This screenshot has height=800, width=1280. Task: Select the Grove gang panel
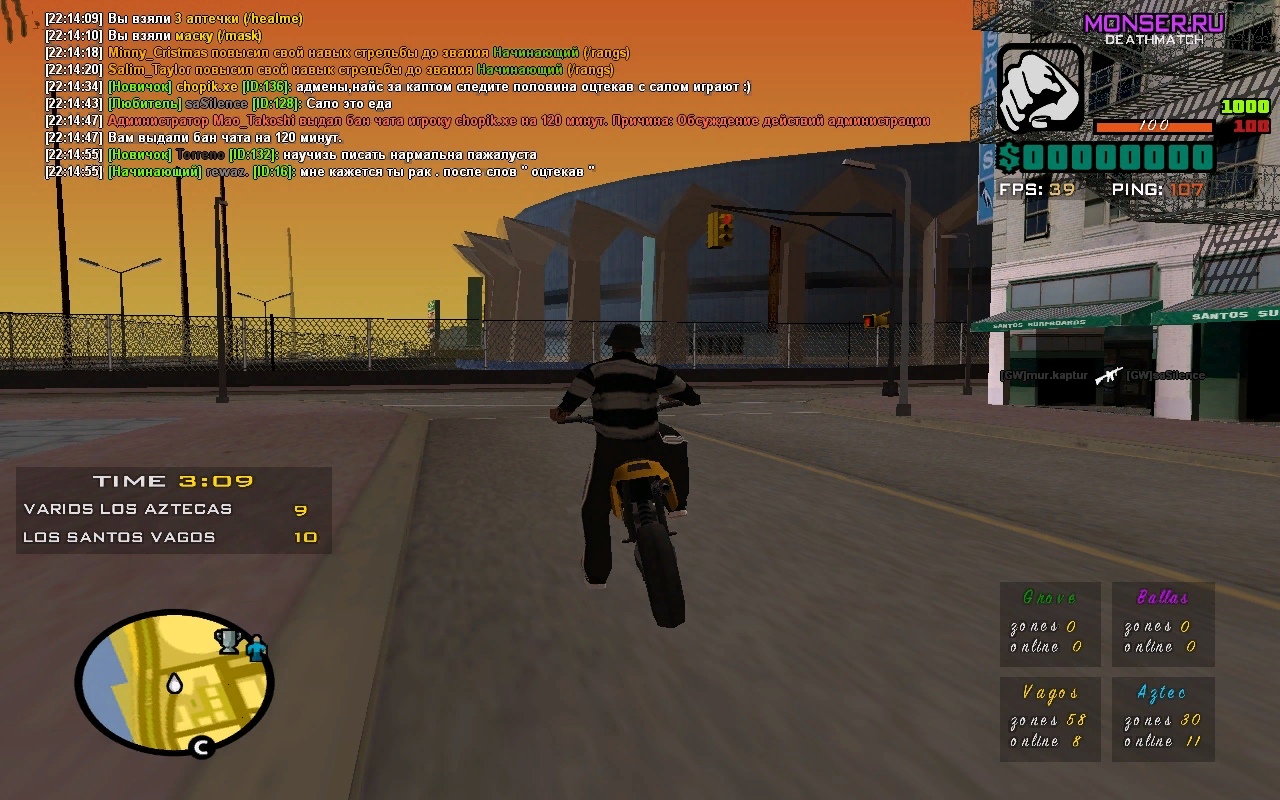click(x=1050, y=624)
